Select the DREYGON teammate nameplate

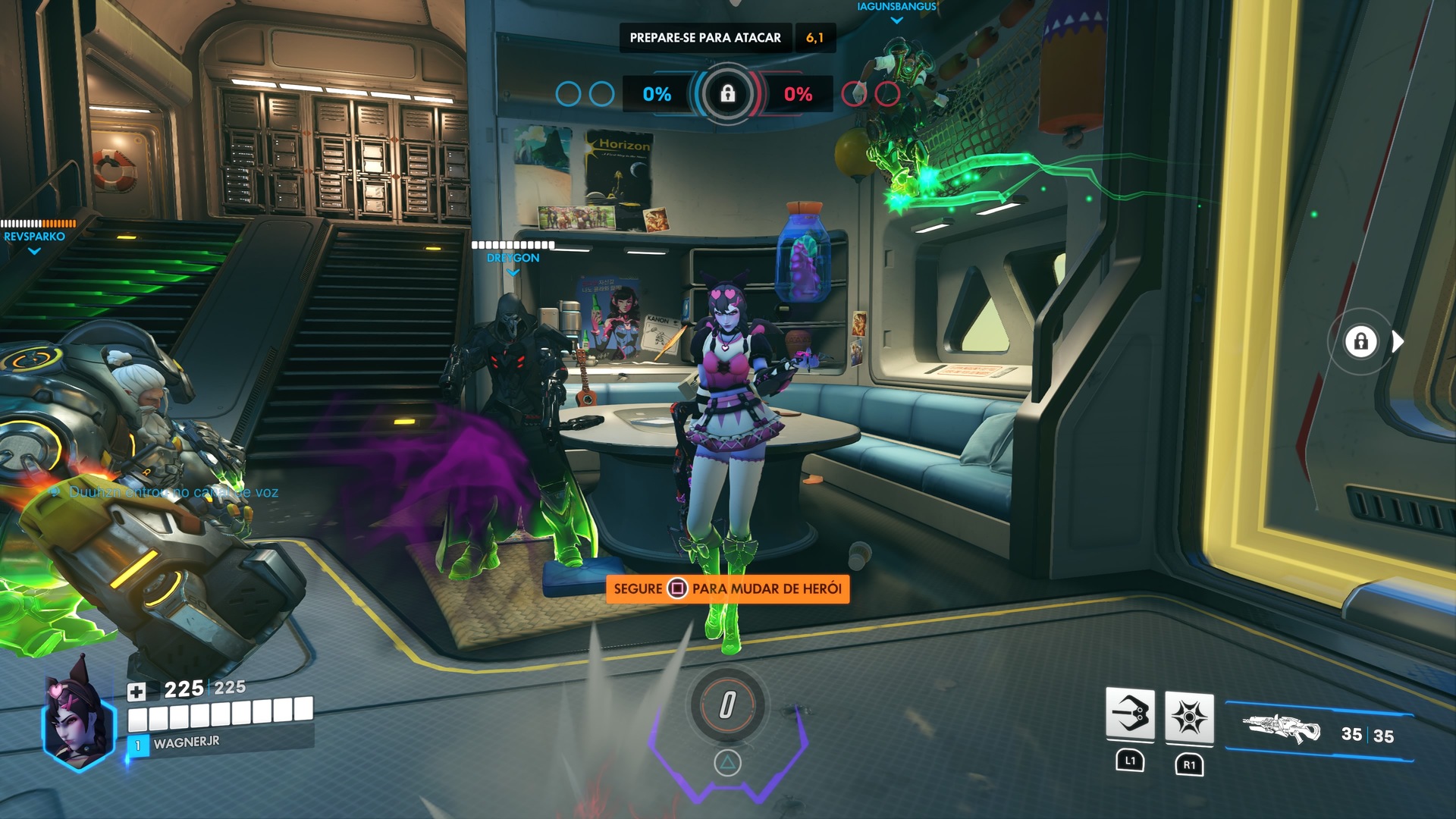513,258
